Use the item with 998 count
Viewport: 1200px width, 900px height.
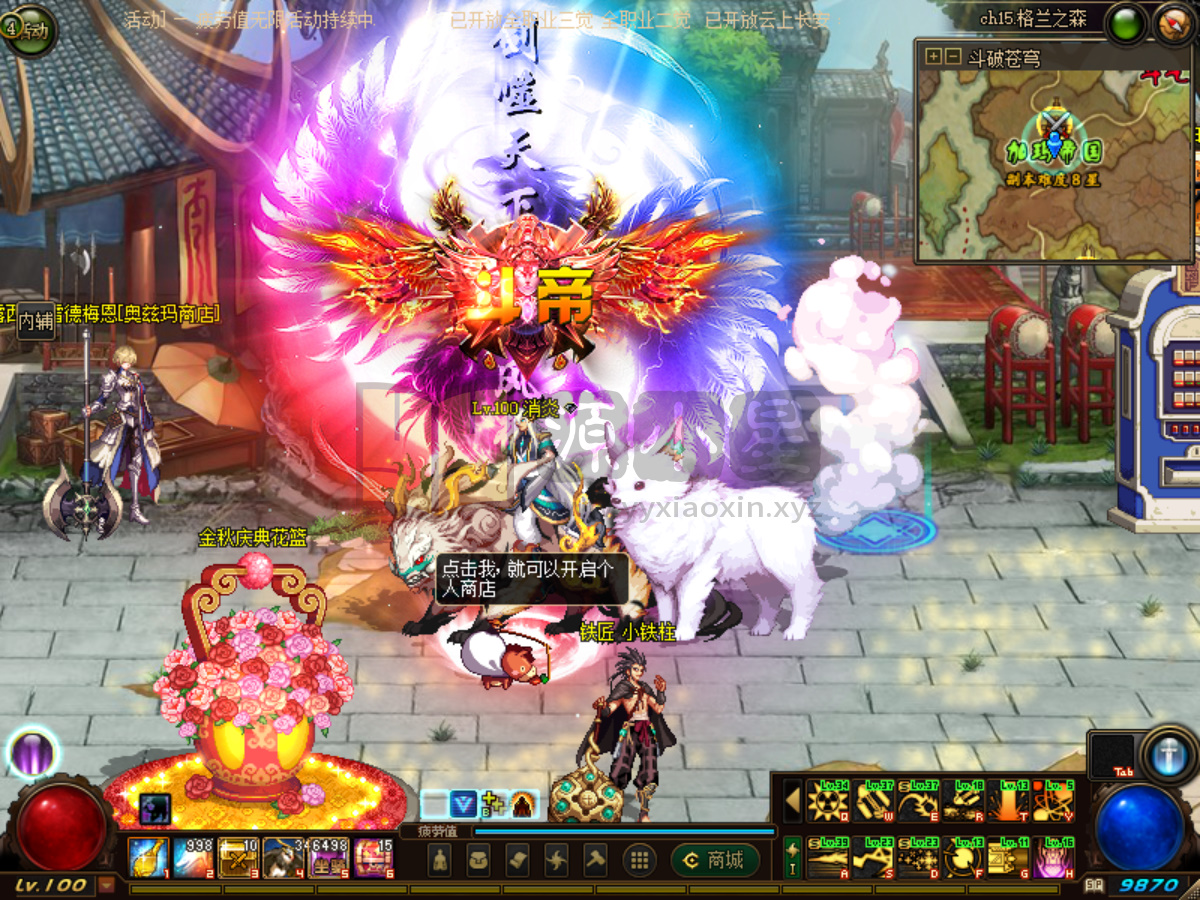pos(193,858)
